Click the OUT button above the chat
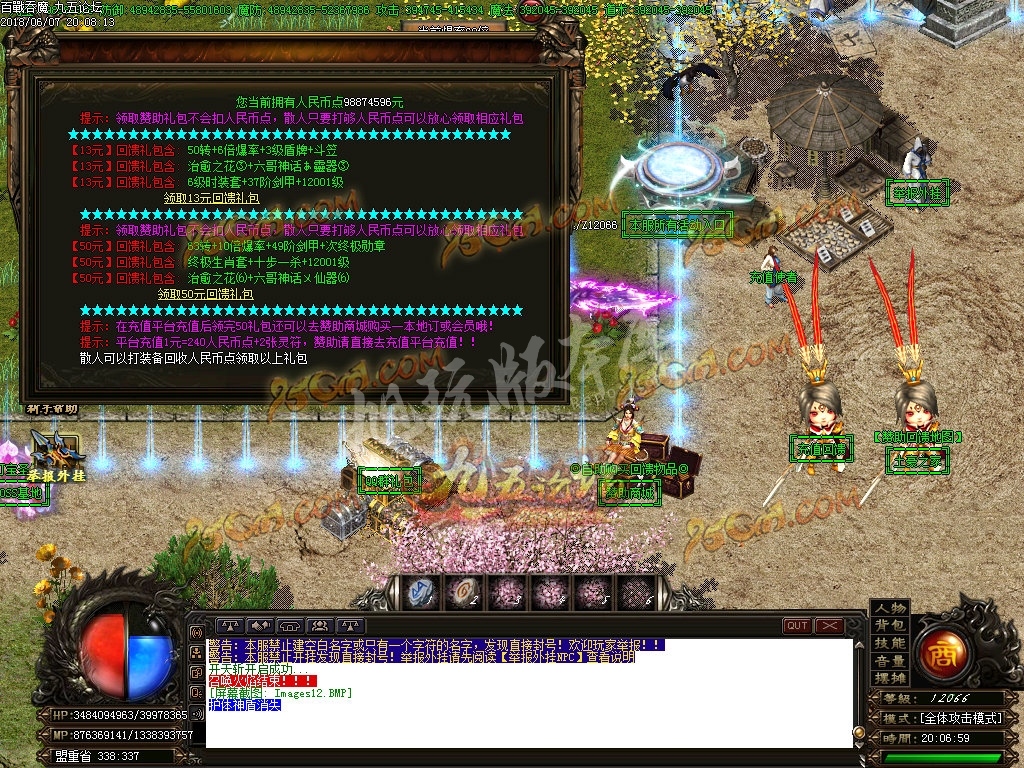This screenshot has height=768, width=1024. coord(797,626)
